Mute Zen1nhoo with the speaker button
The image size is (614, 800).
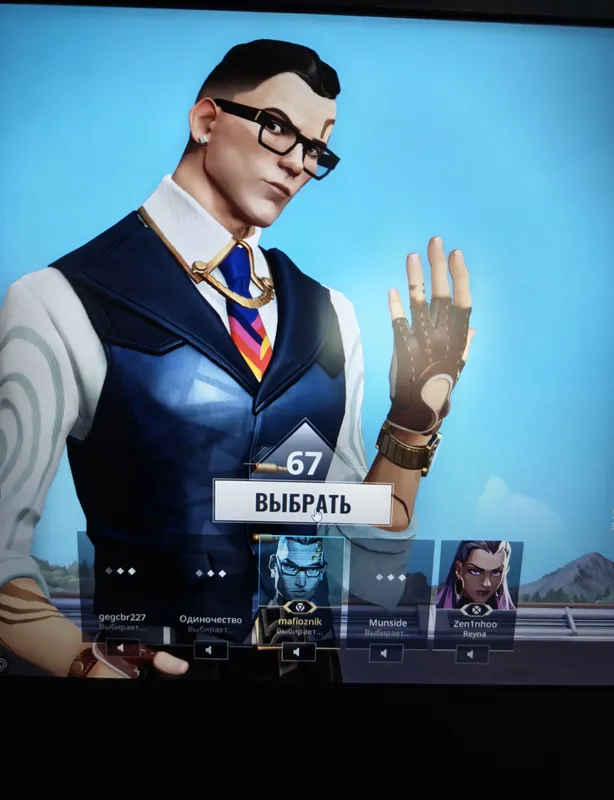472,653
